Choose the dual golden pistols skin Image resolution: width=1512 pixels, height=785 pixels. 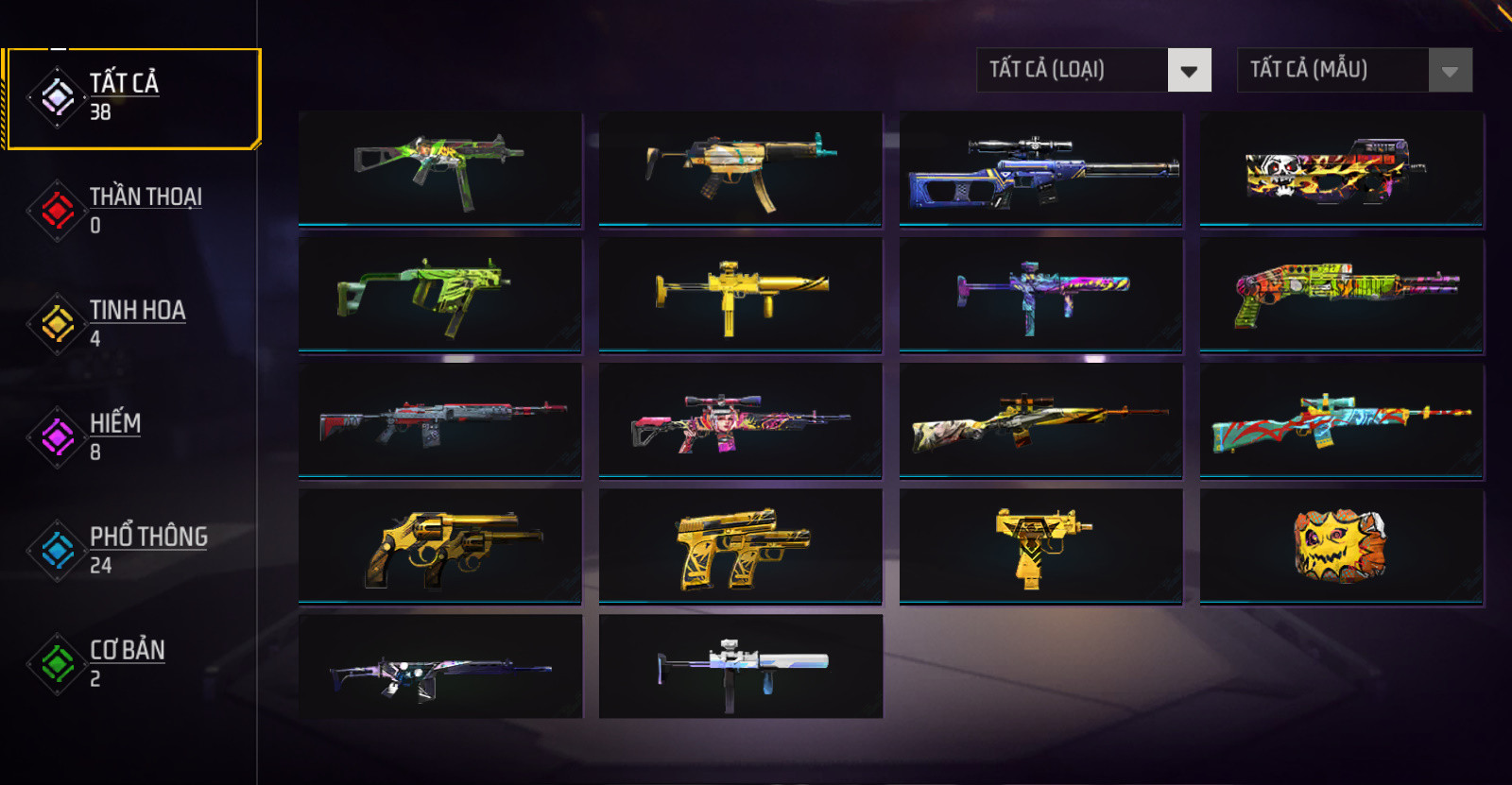(740, 546)
